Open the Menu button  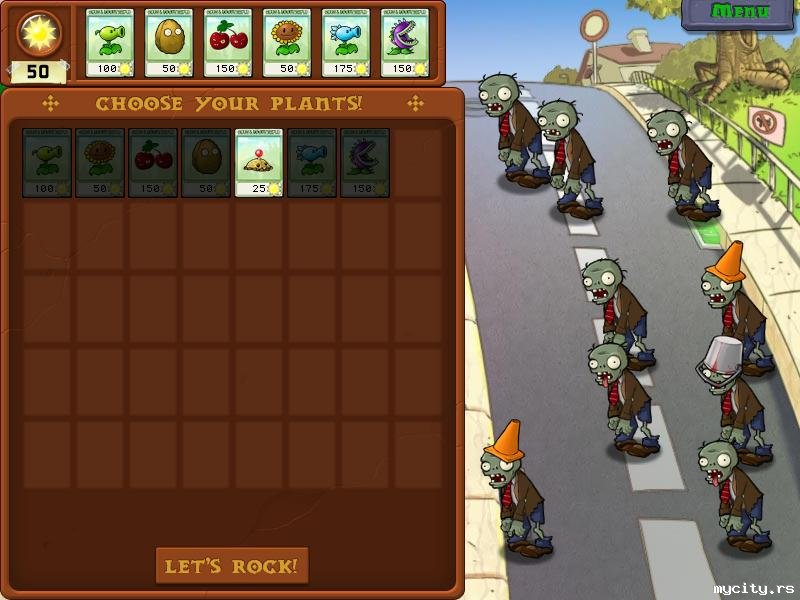pos(740,13)
